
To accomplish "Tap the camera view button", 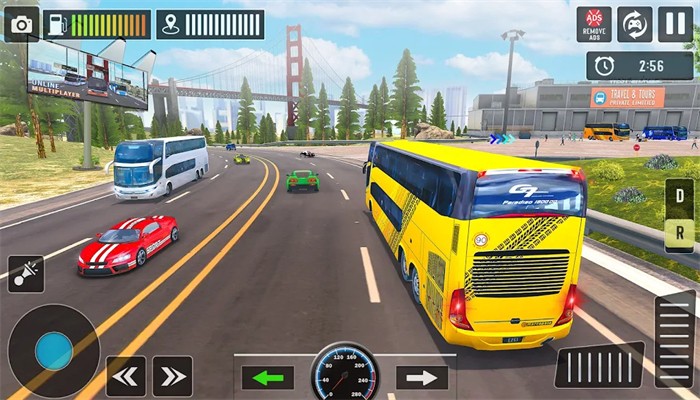I will [21, 24].
